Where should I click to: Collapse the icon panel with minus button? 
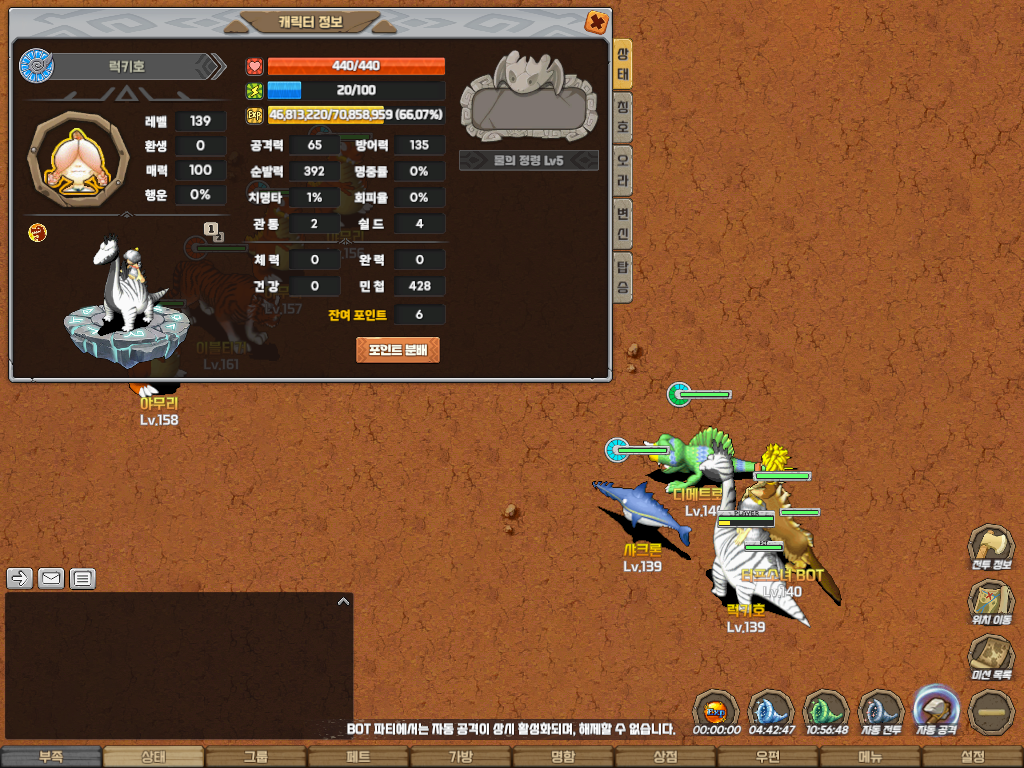pyautogui.click(x=992, y=711)
